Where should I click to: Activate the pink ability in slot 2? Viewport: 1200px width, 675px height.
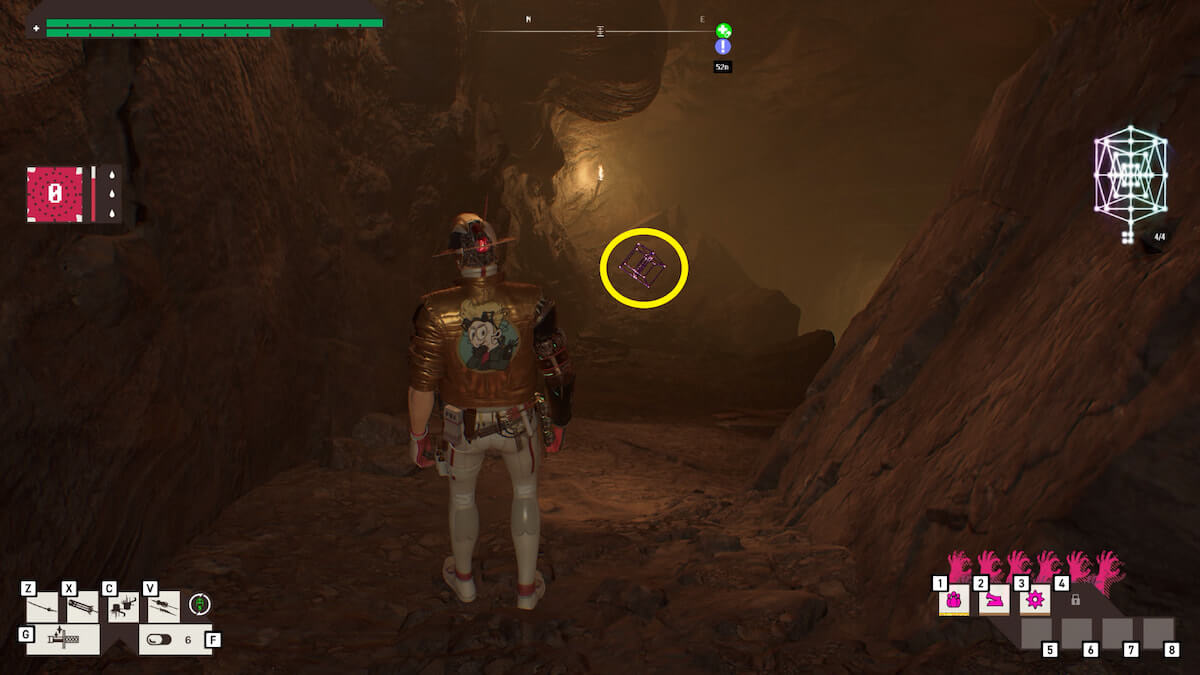click(x=994, y=600)
